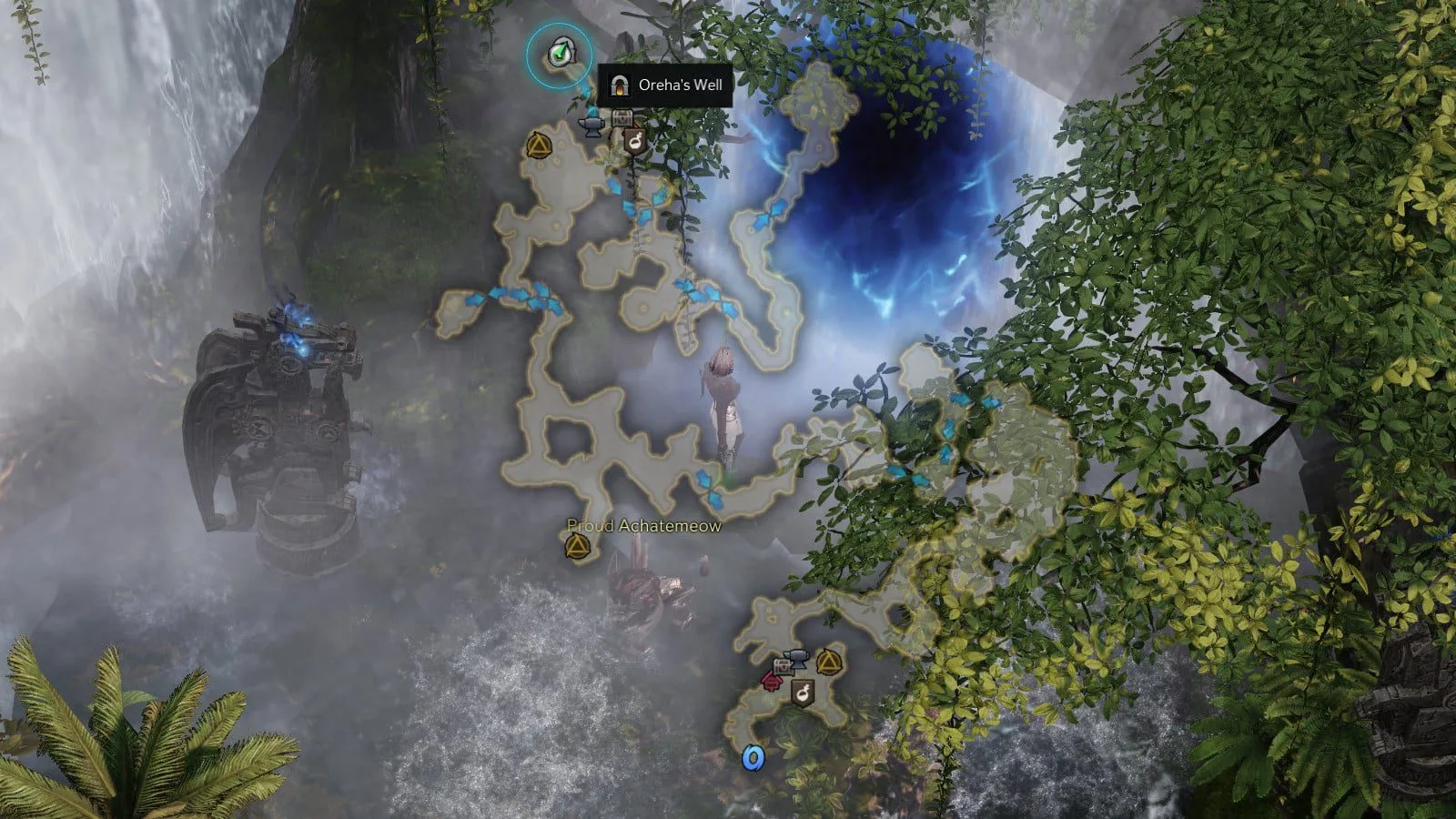Choose the blue swirl portal marker
The image size is (1456, 819).
click(752, 757)
